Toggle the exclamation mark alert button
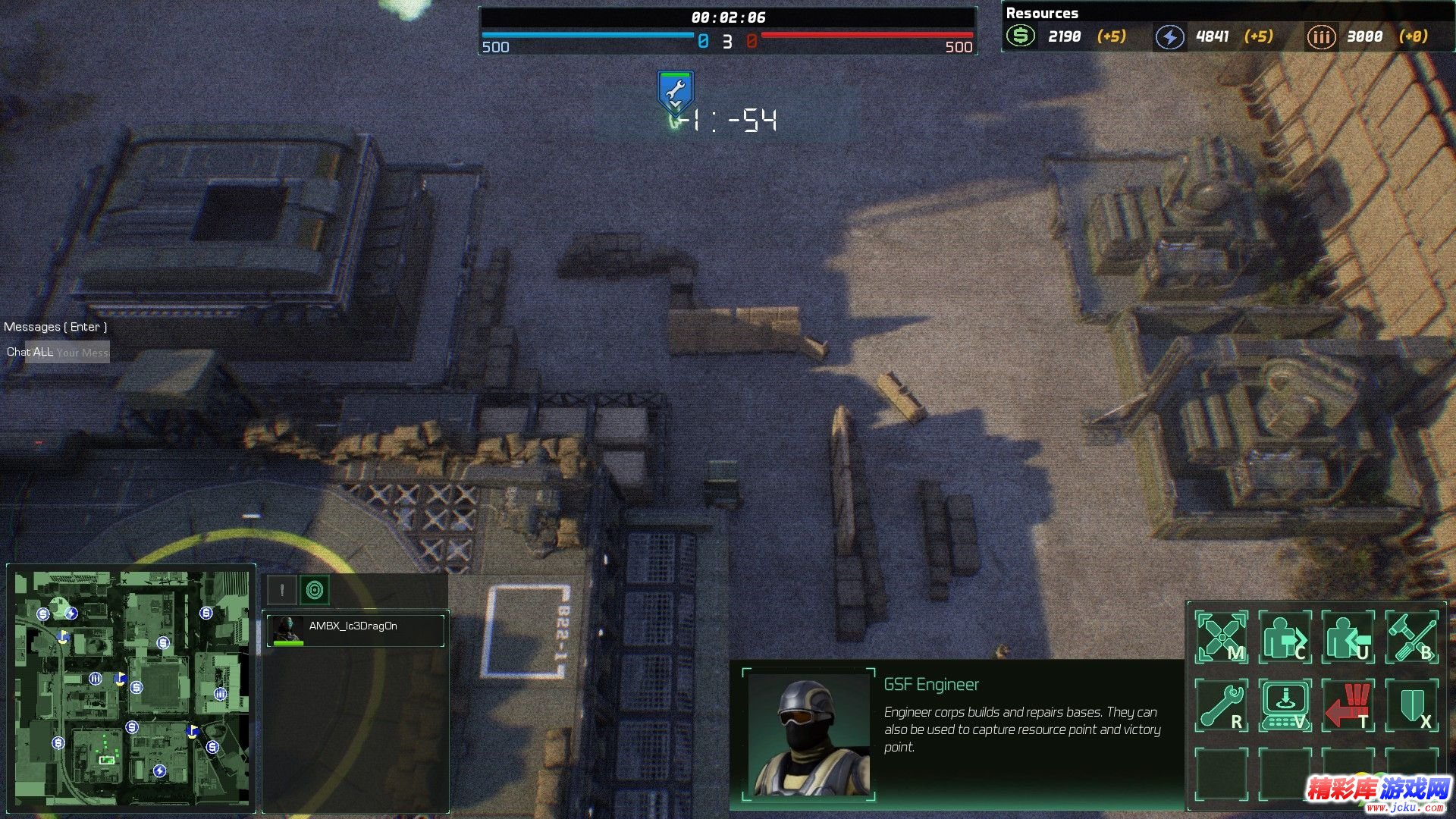This screenshot has width=1456, height=819. [282, 590]
